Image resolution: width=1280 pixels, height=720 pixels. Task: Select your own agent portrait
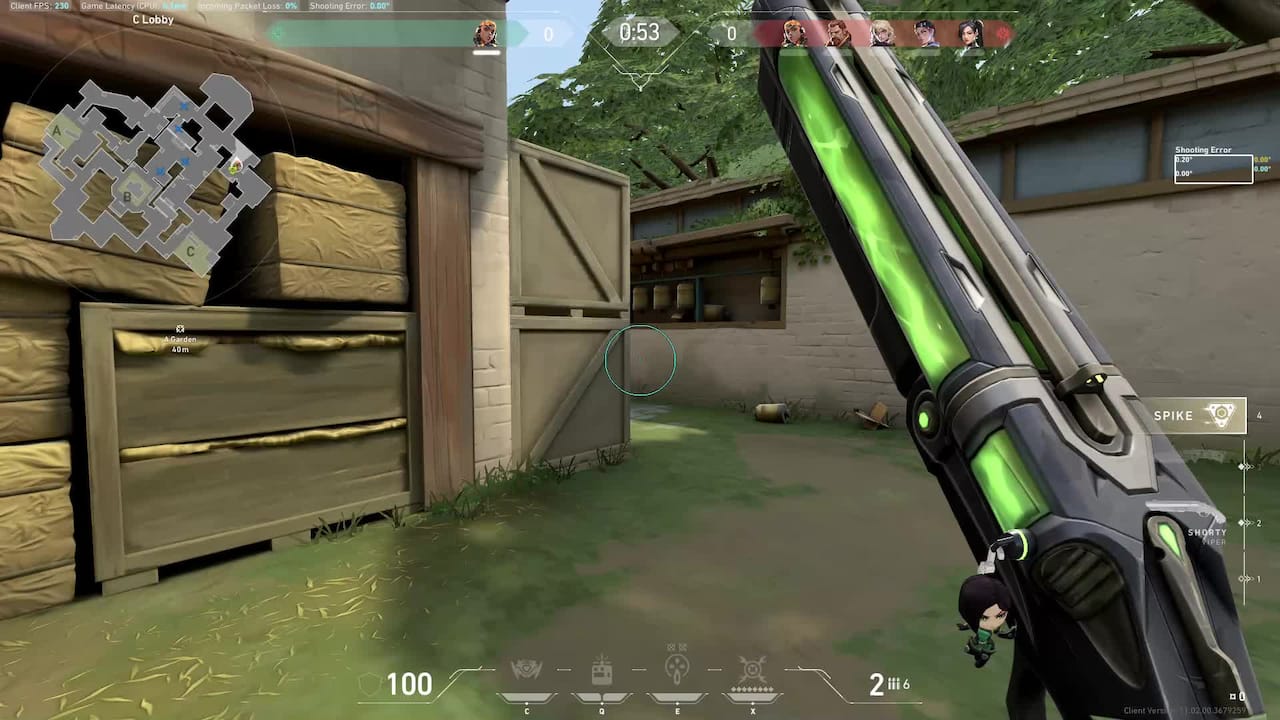click(488, 32)
